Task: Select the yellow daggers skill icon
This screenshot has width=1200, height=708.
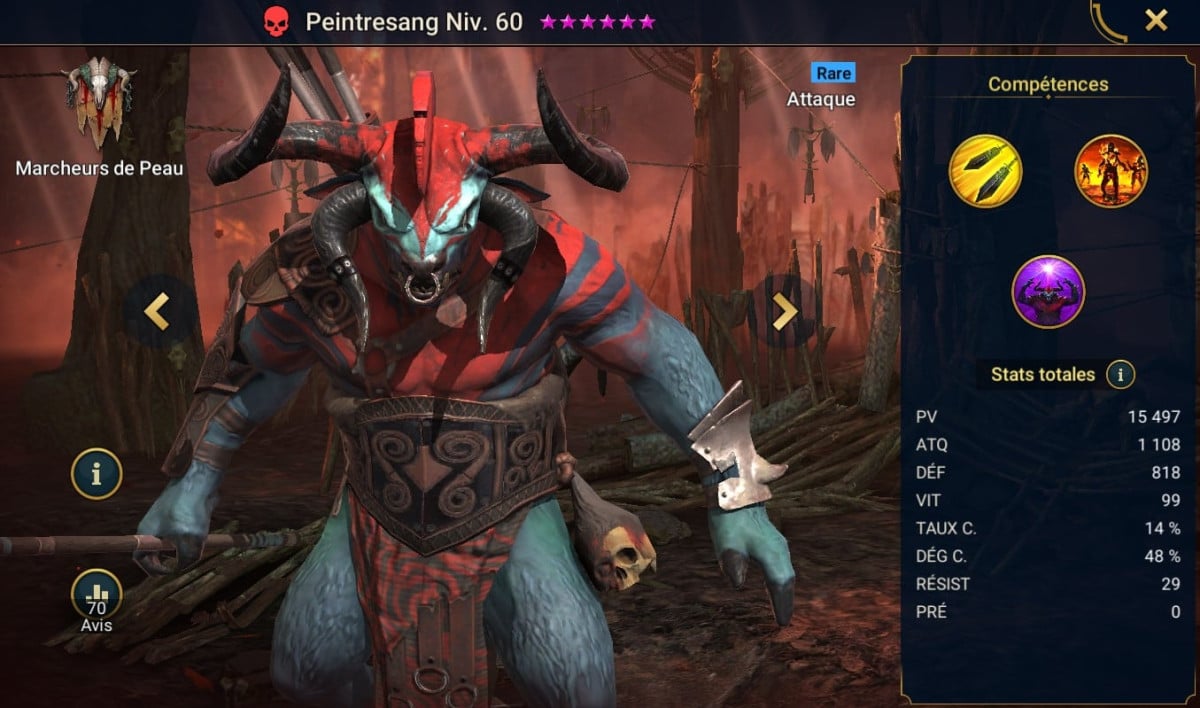Action: coord(985,171)
